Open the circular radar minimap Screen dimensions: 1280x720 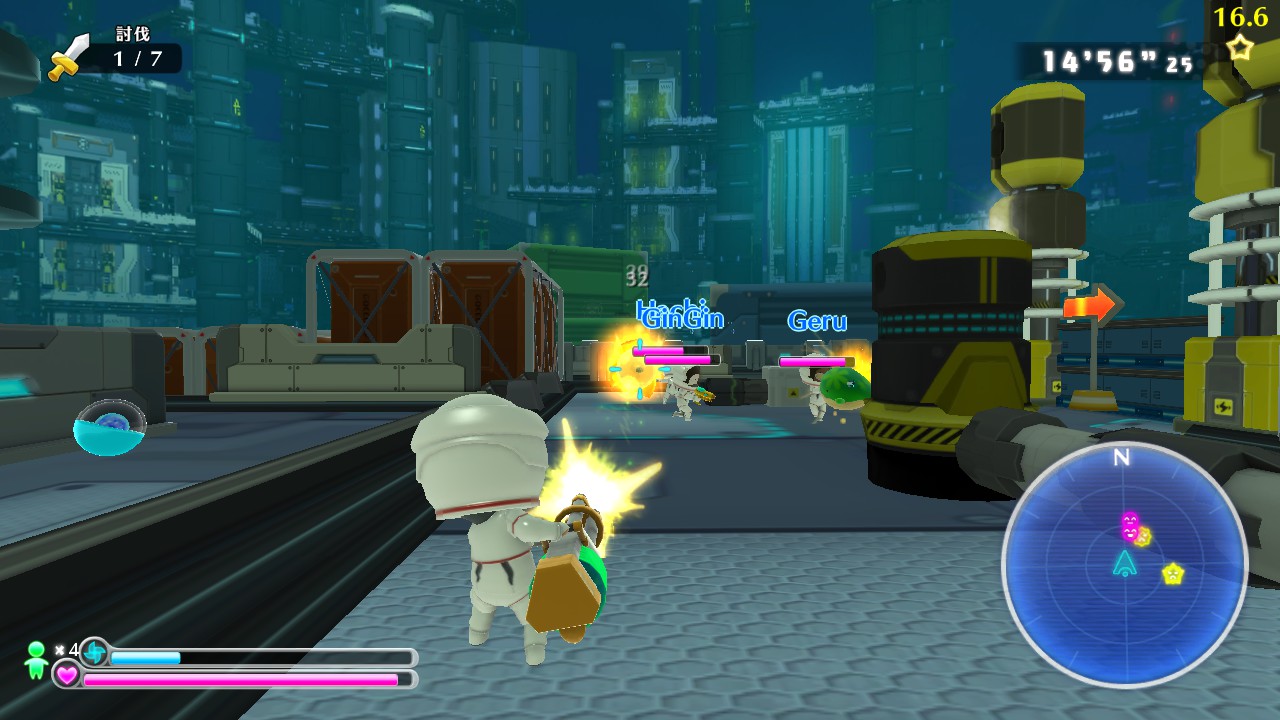[1124, 564]
